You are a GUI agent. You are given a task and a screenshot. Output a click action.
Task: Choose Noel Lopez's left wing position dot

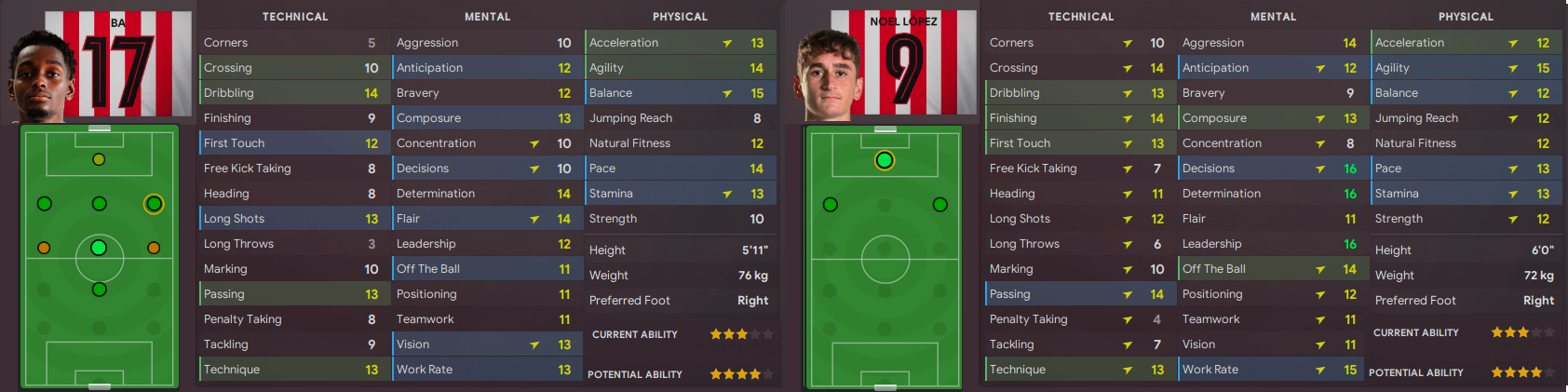point(831,205)
